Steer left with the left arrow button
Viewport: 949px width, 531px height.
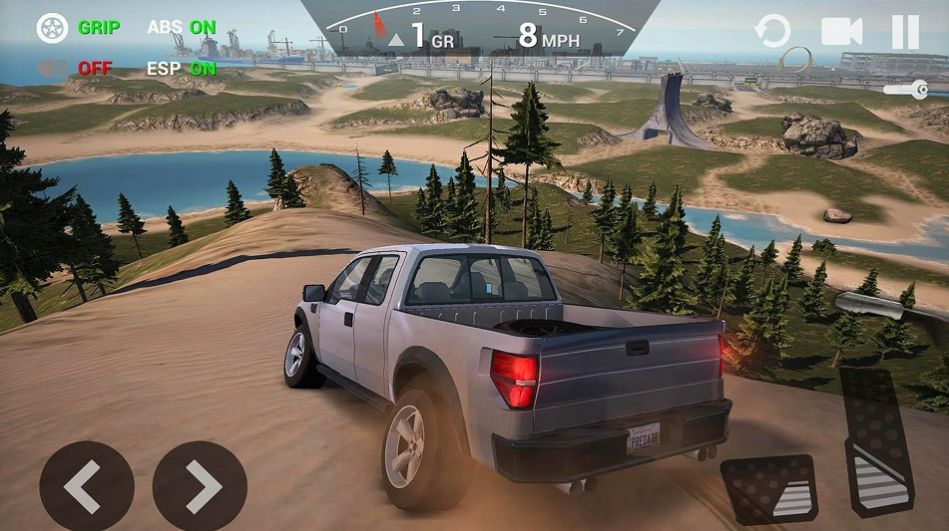tap(86, 487)
